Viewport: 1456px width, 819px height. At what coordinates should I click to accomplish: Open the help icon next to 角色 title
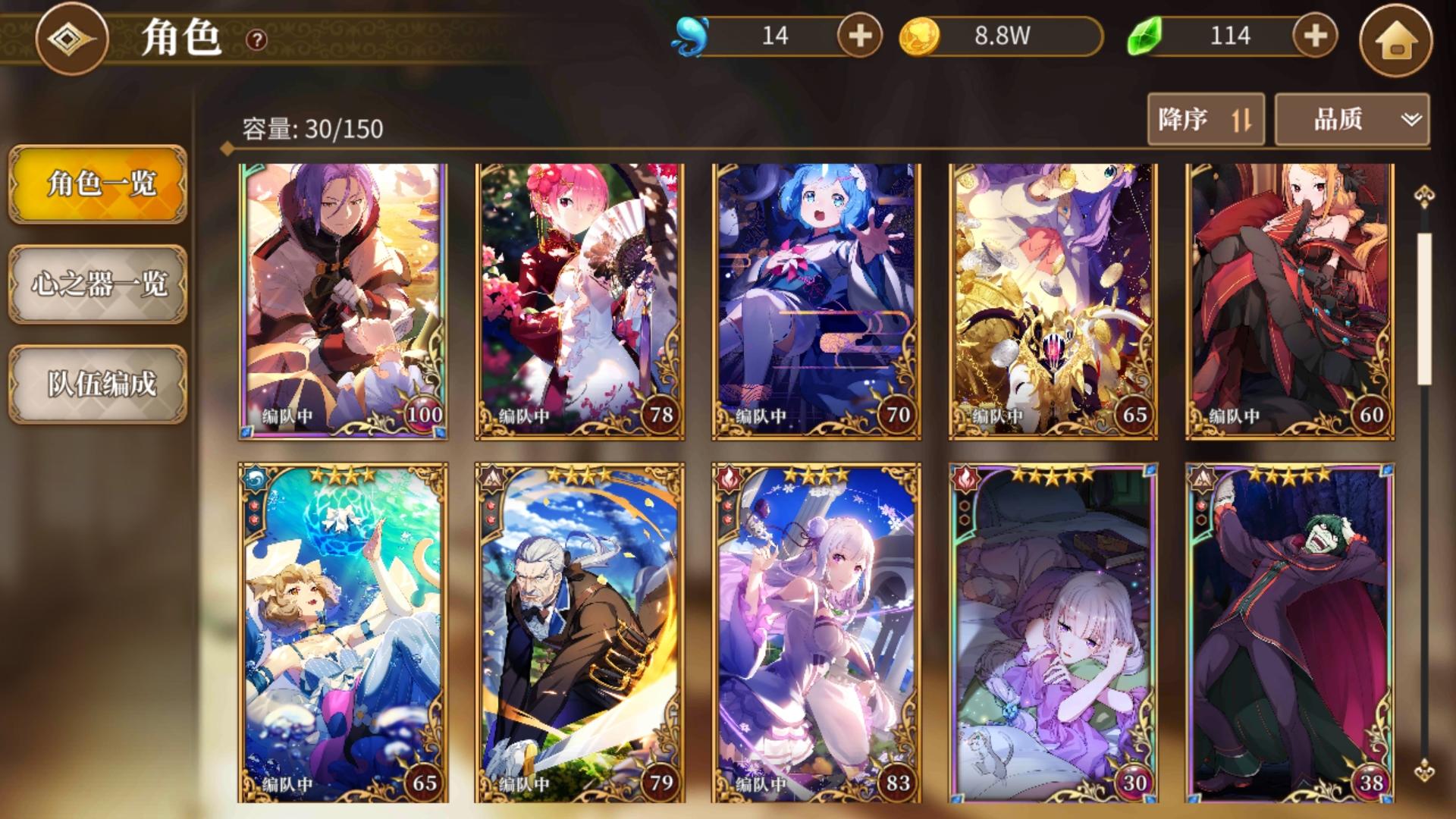[x=256, y=41]
